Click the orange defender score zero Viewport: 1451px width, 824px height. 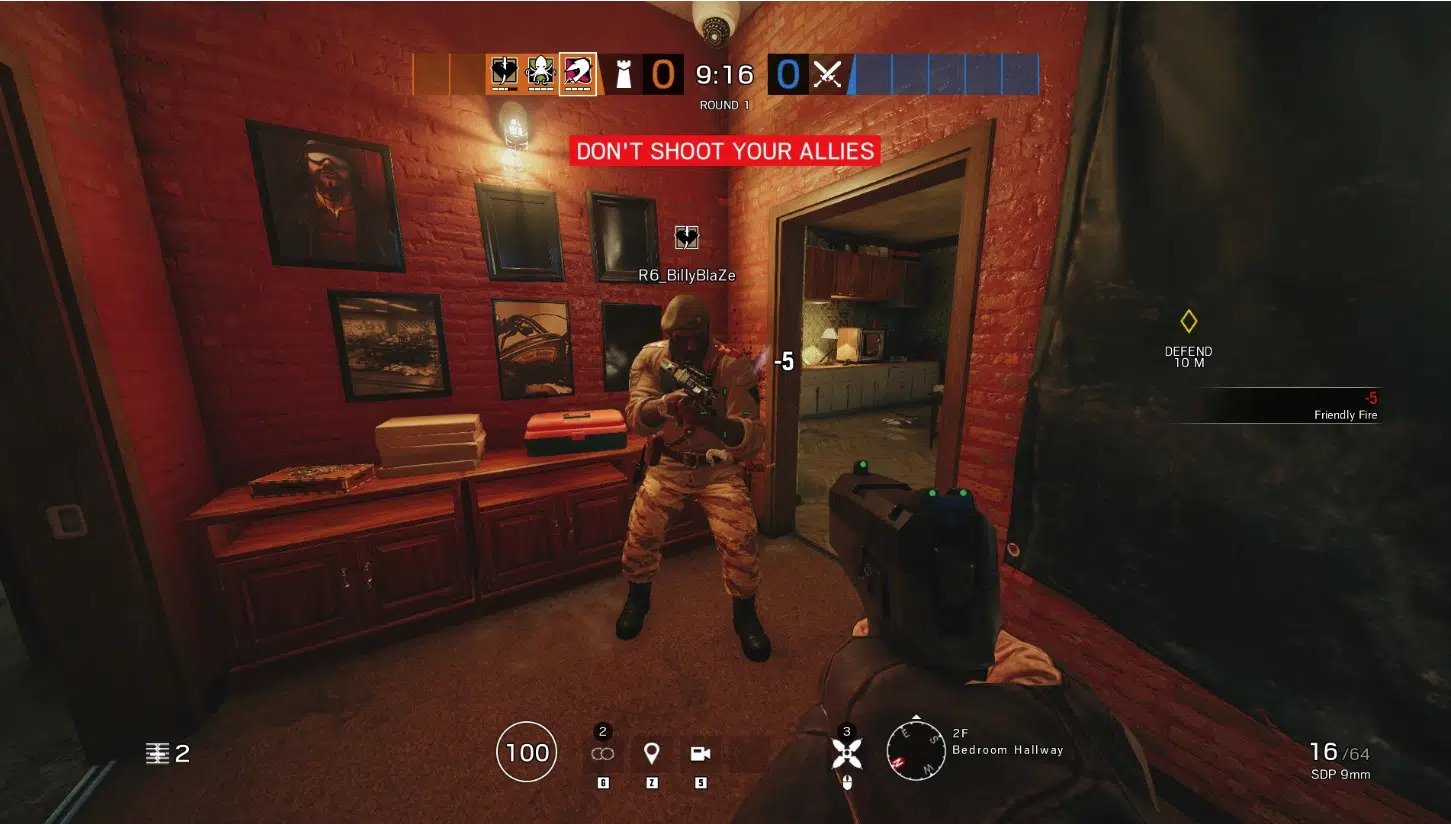(x=662, y=73)
